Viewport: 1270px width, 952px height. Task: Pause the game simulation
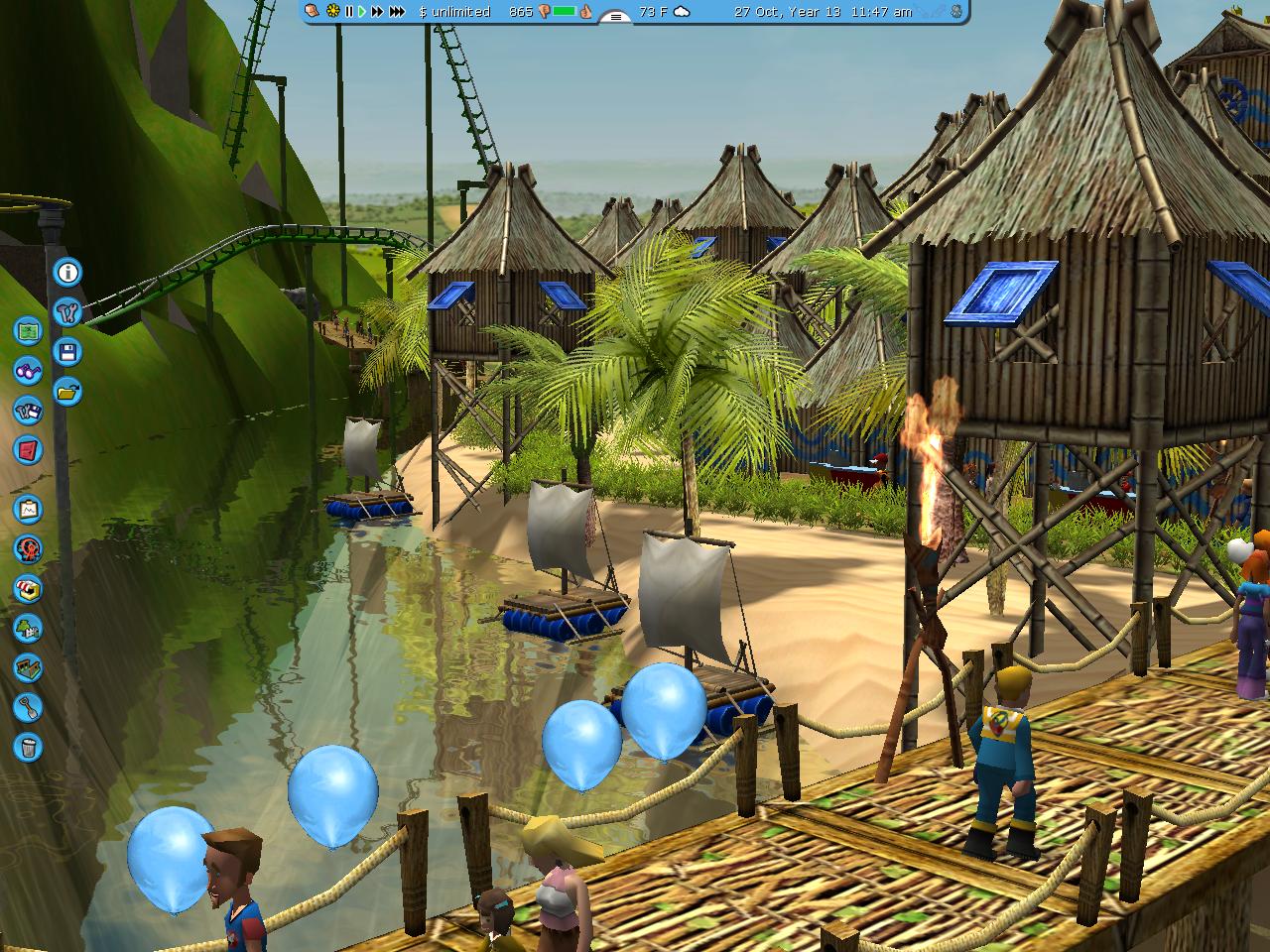349,11
